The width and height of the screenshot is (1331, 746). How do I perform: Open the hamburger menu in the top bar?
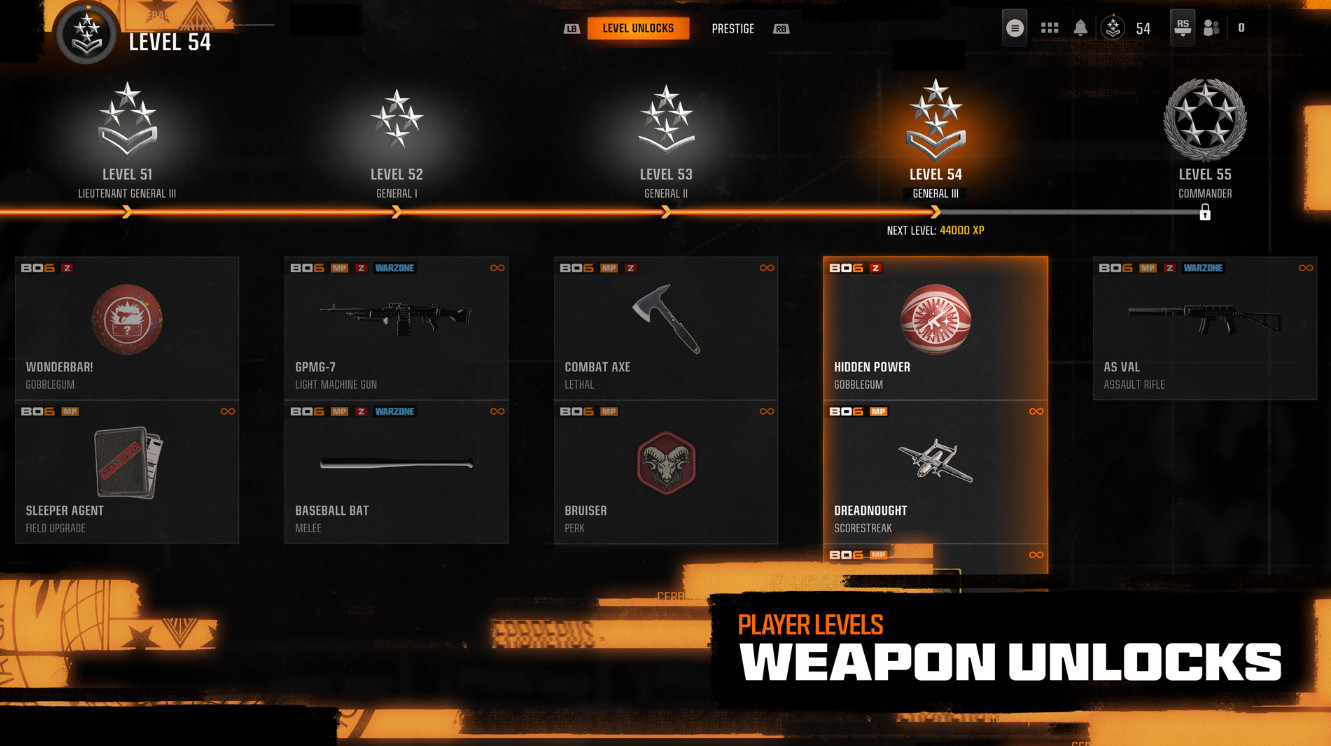tap(1013, 27)
